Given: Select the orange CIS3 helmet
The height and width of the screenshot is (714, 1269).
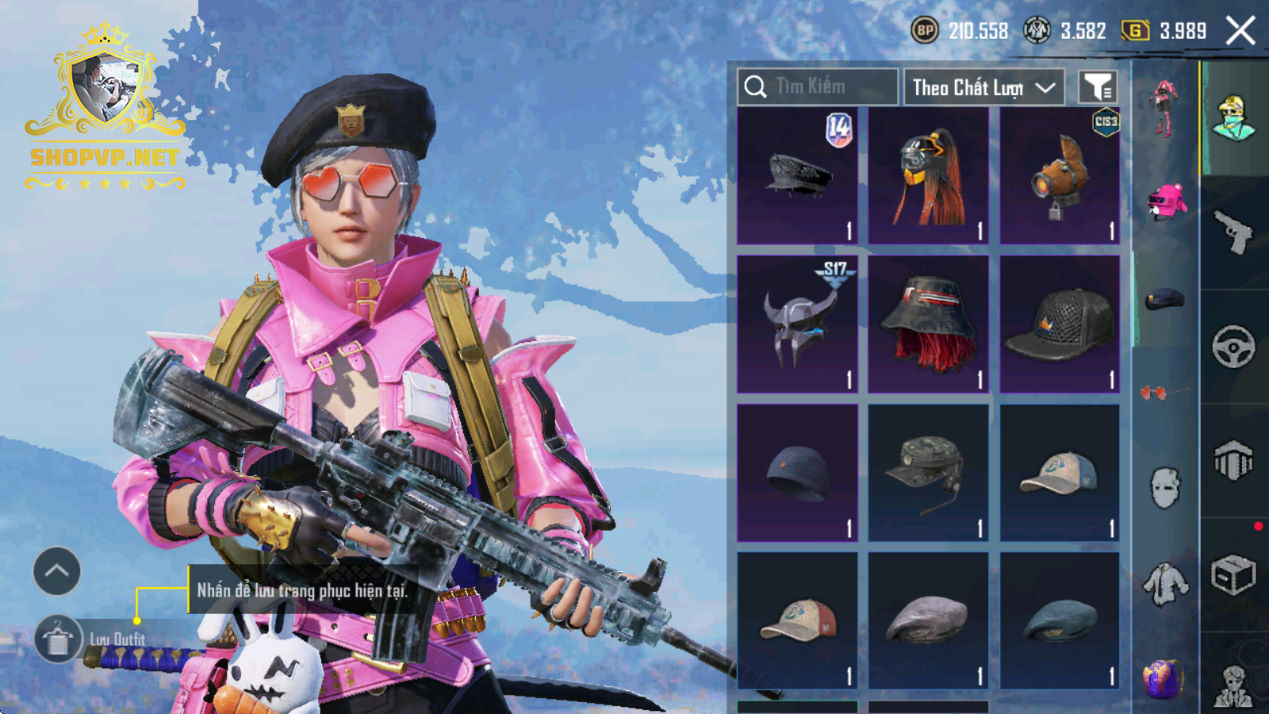Looking at the screenshot, I should (x=1060, y=176).
